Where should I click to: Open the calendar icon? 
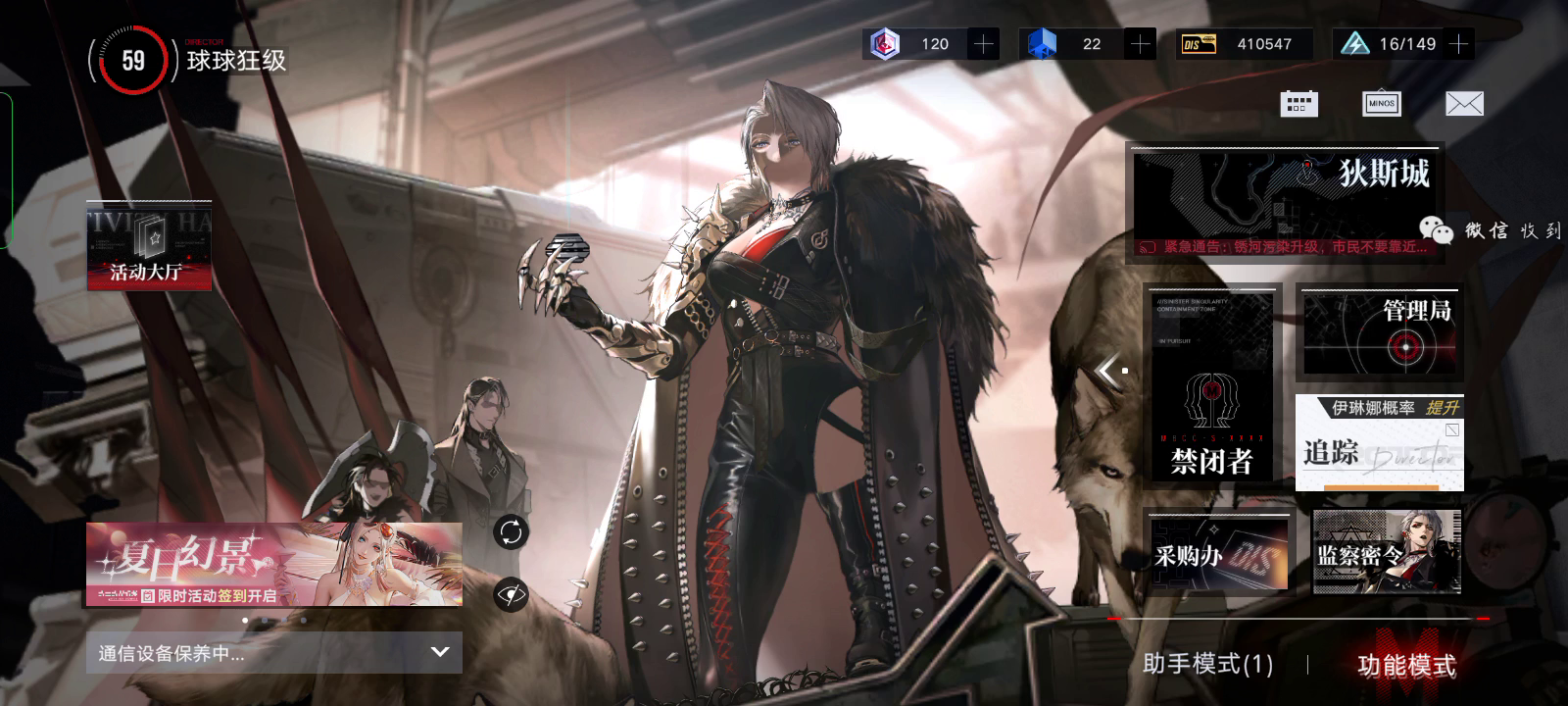point(1298,104)
